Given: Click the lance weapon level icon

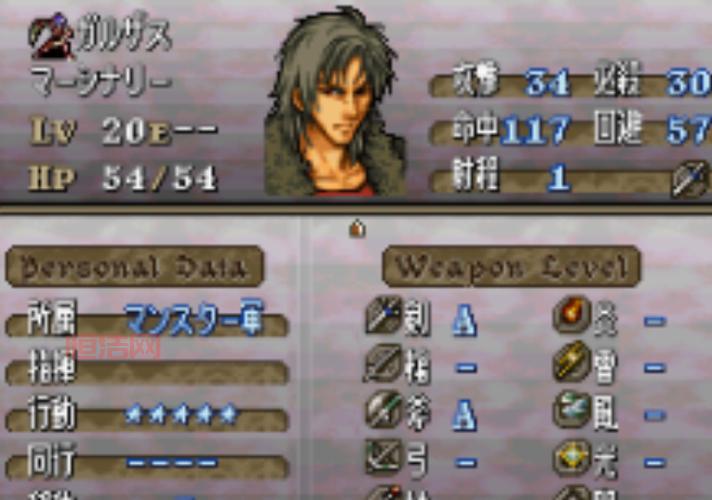Looking at the screenshot, I should 383,365.
